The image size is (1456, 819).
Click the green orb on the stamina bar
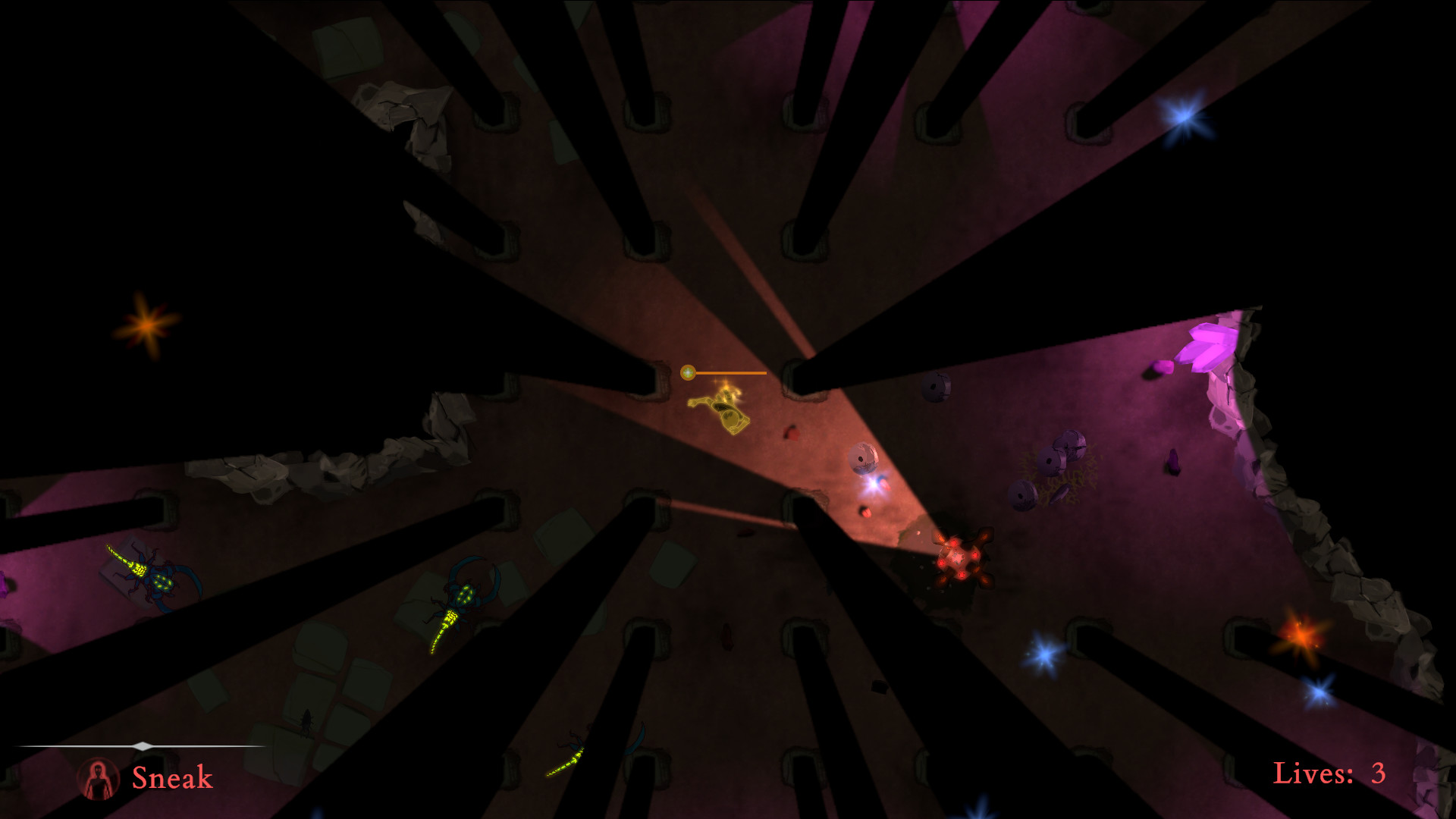[689, 373]
